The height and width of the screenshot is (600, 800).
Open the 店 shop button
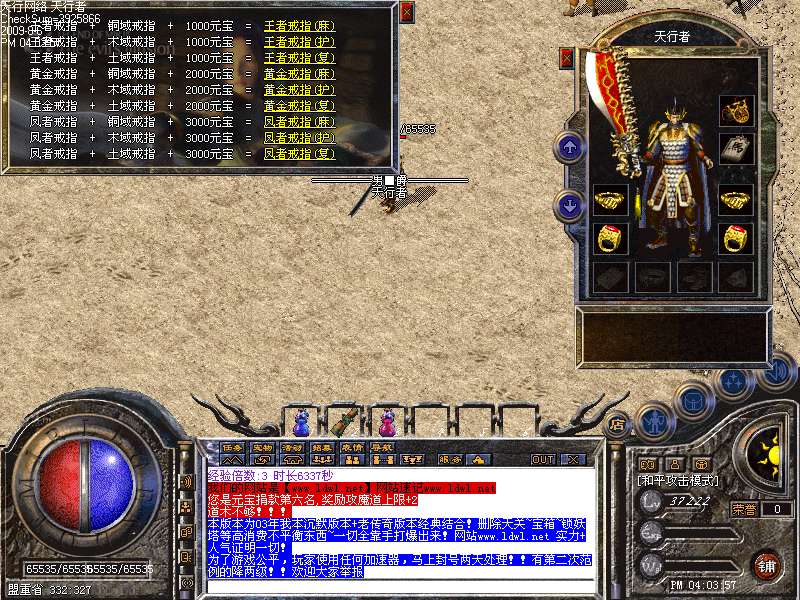coord(618,423)
